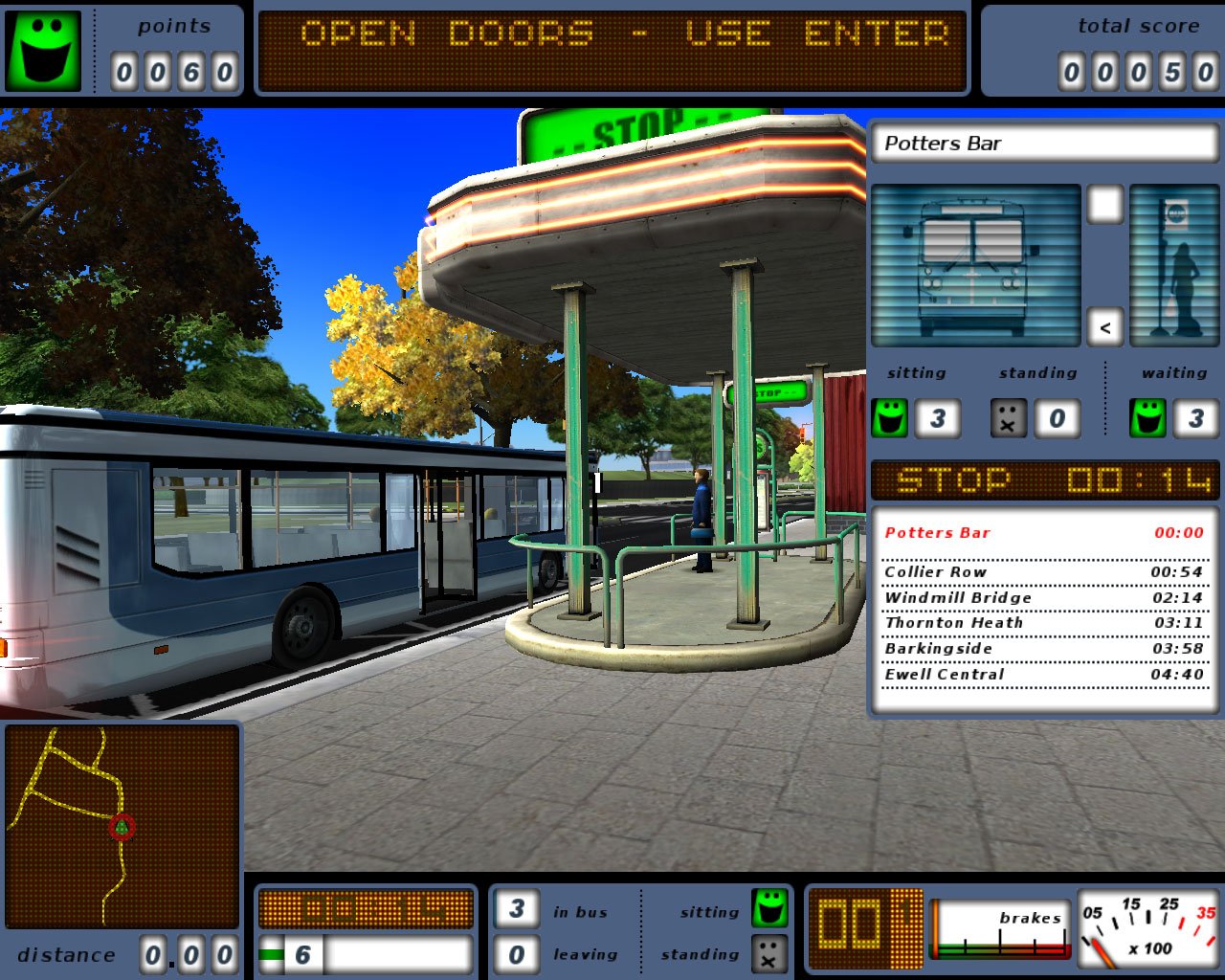Select the Barkingside schedule row
The width and height of the screenshot is (1225, 980).
(1043, 649)
